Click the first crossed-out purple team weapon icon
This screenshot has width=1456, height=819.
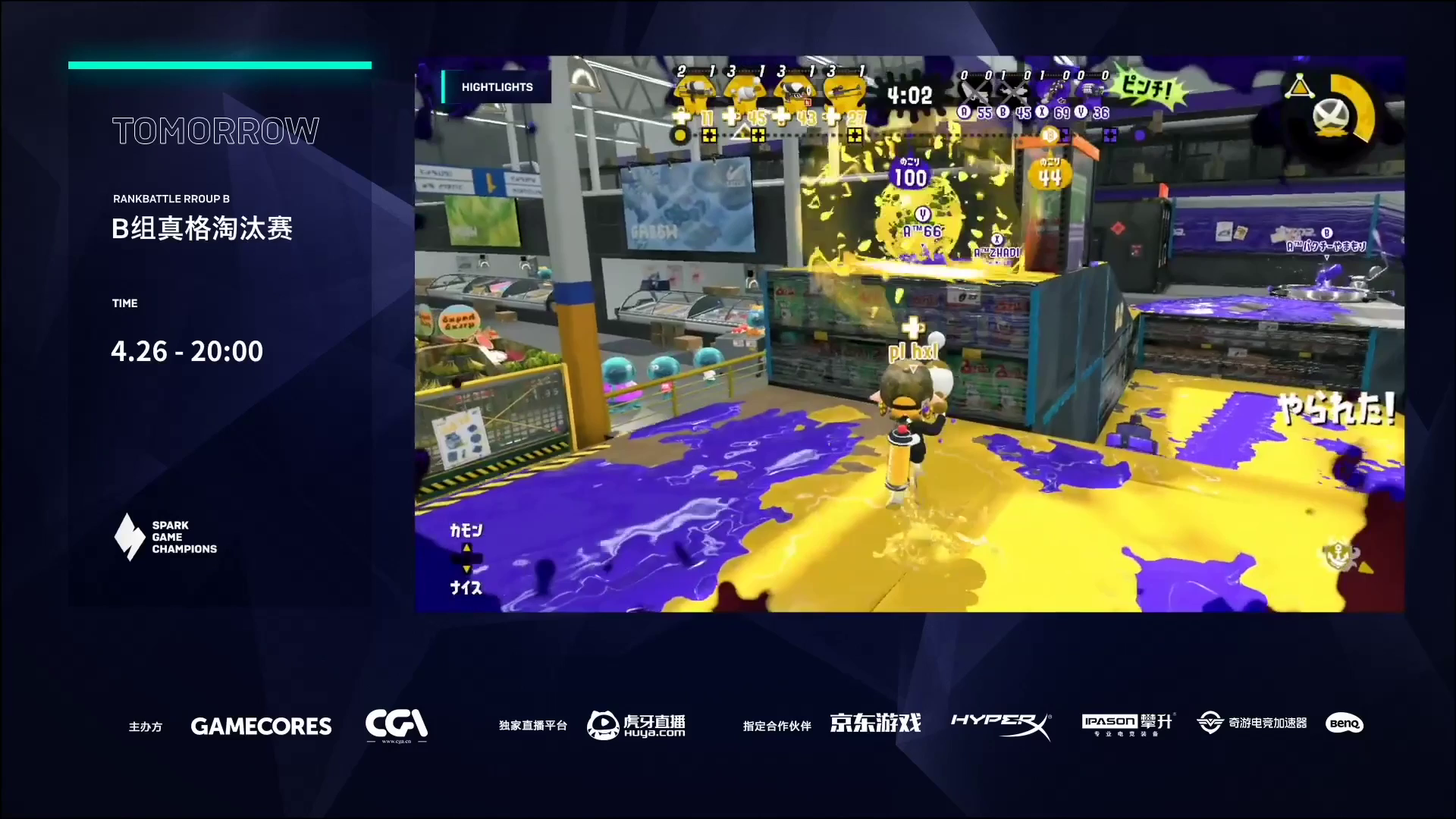[974, 91]
